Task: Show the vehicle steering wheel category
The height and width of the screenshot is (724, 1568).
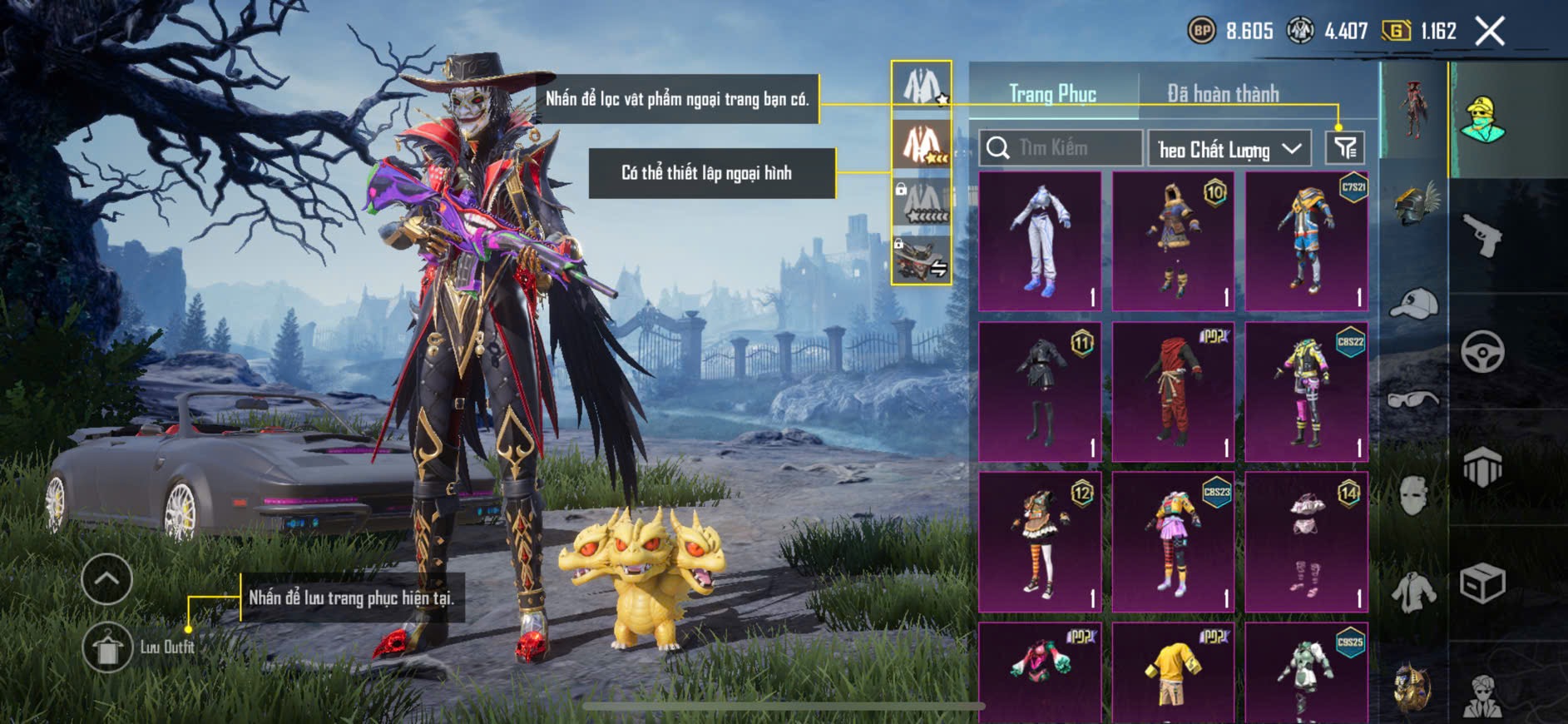Action: pos(1482,351)
